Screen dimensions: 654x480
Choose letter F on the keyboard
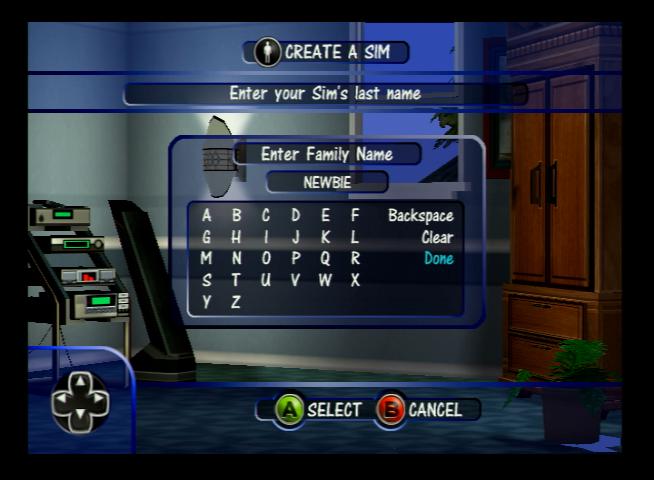[355, 215]
